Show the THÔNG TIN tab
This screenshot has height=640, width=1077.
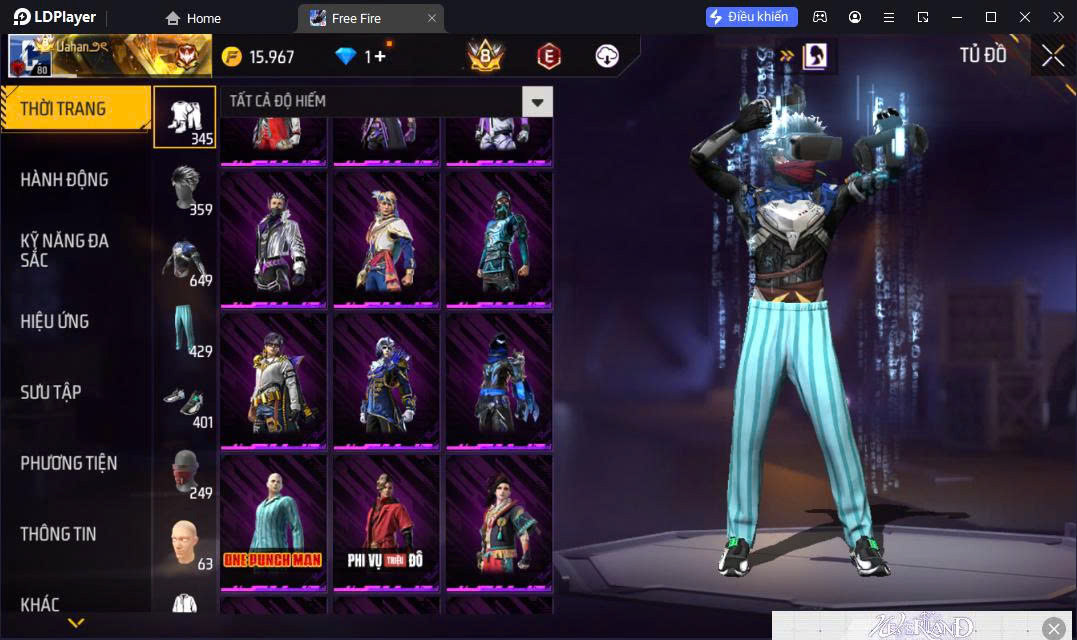[x=59, y=534]
